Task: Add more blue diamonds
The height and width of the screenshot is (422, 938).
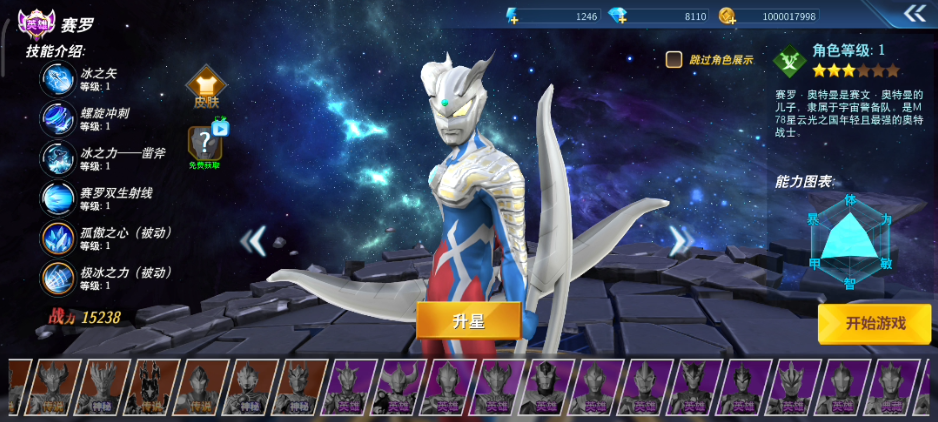Action: [x=620, y=16]
